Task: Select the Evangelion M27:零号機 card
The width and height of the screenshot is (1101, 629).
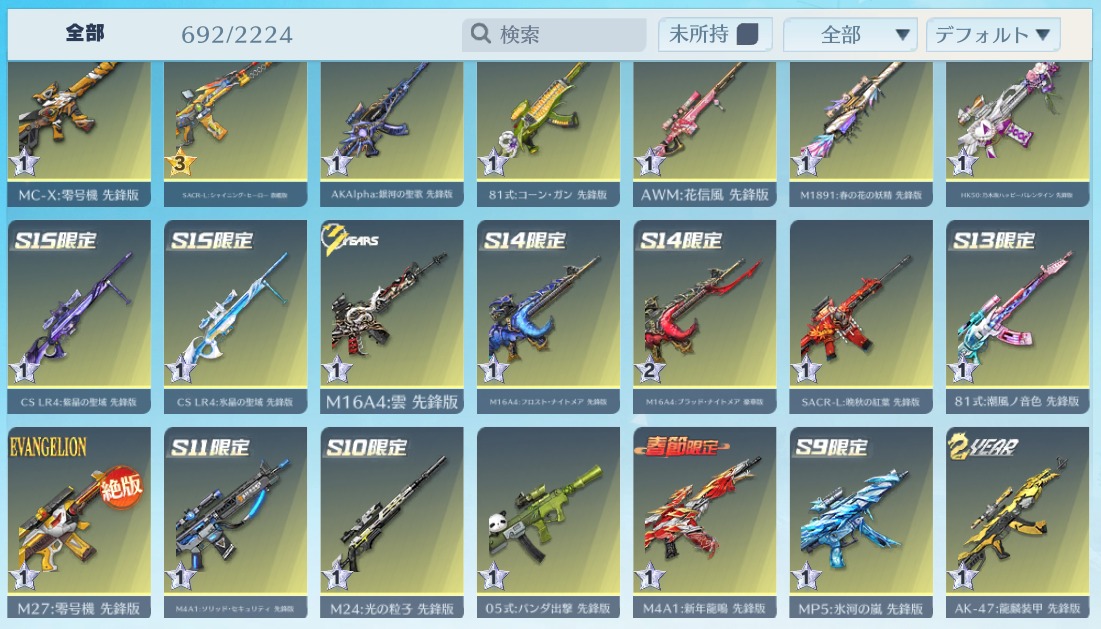Action: point(79,522)
